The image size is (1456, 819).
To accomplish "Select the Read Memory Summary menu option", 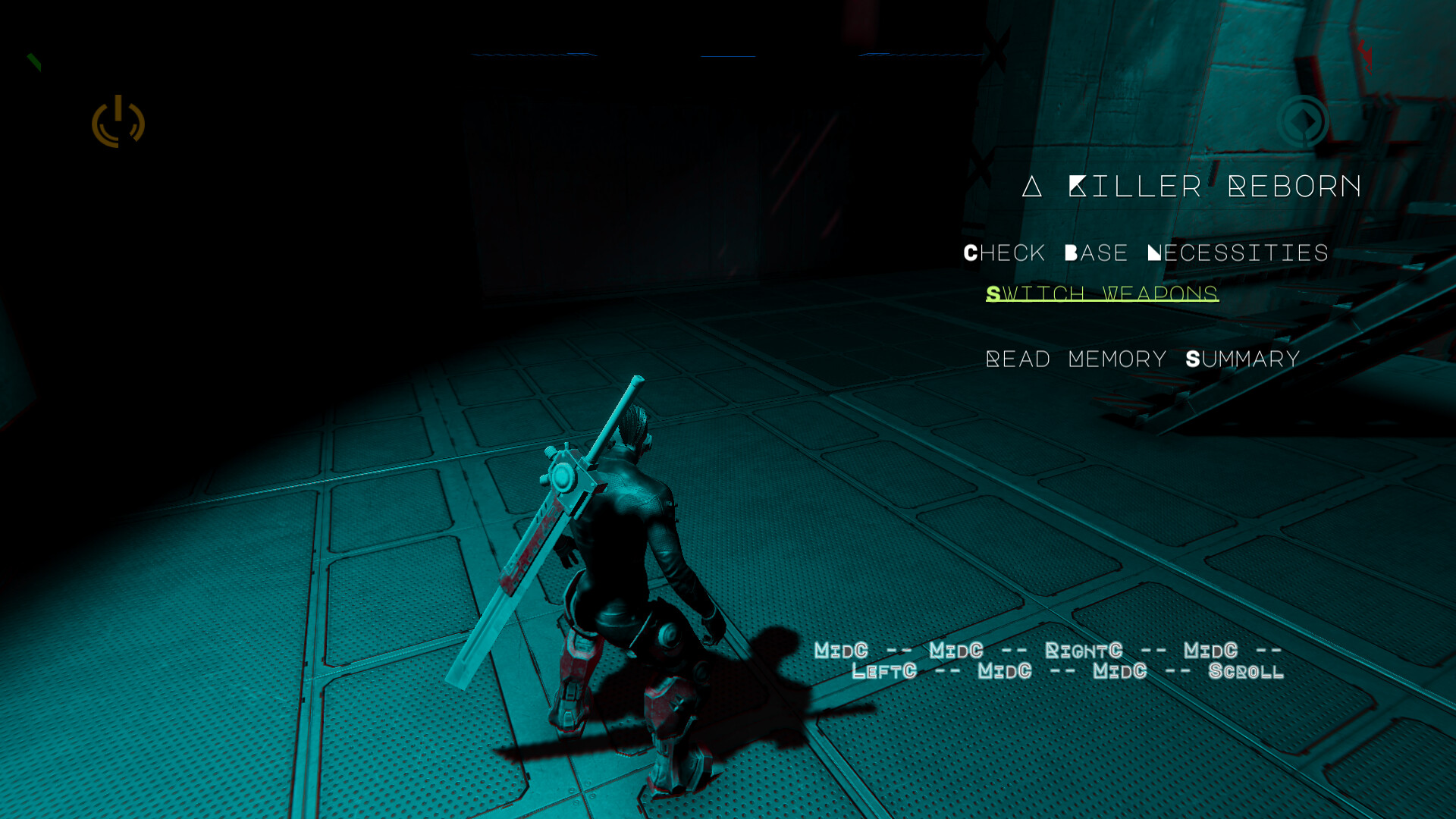I will point(1142,358).
